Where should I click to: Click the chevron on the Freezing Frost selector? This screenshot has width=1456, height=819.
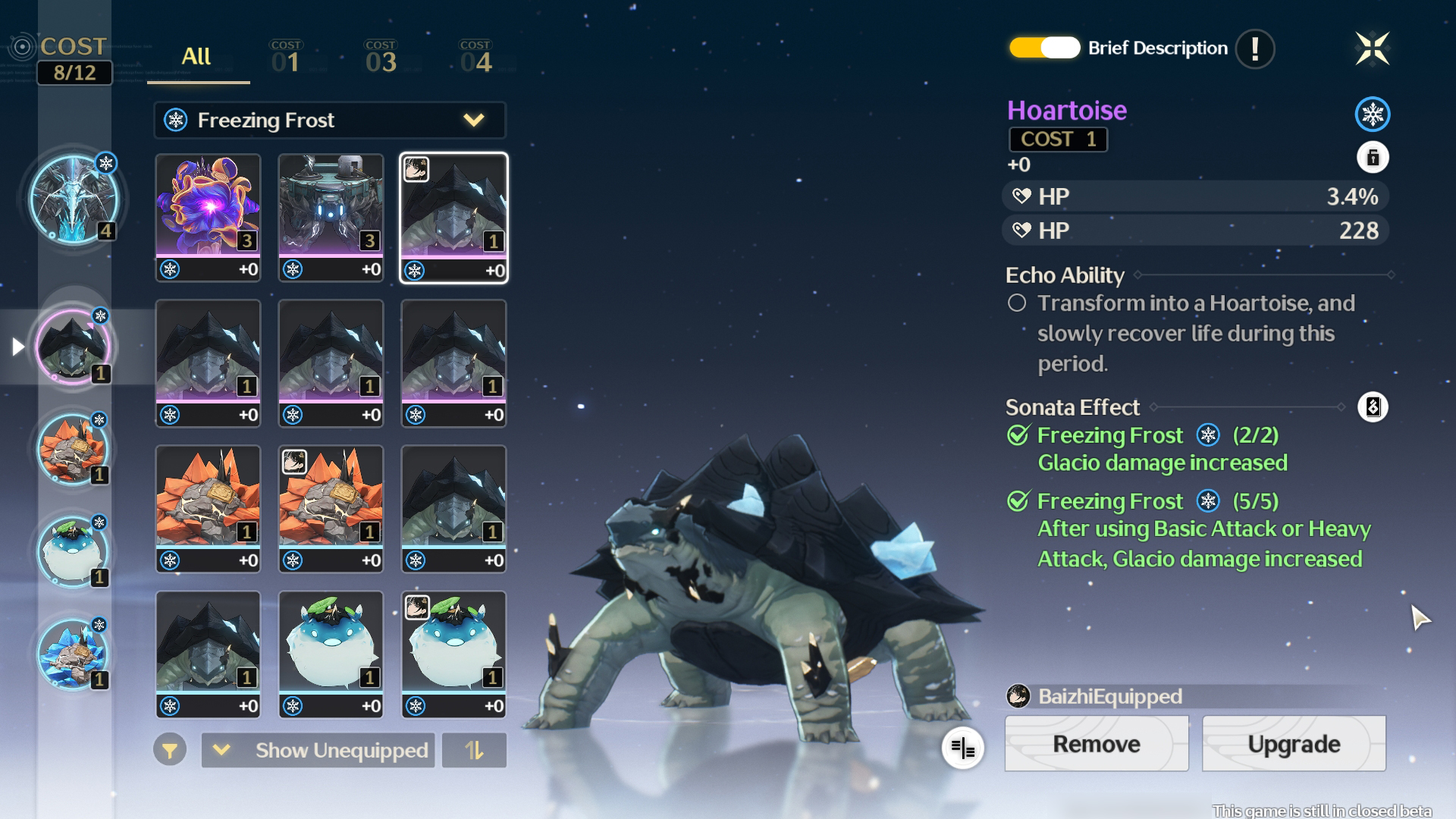coord(474,120)
